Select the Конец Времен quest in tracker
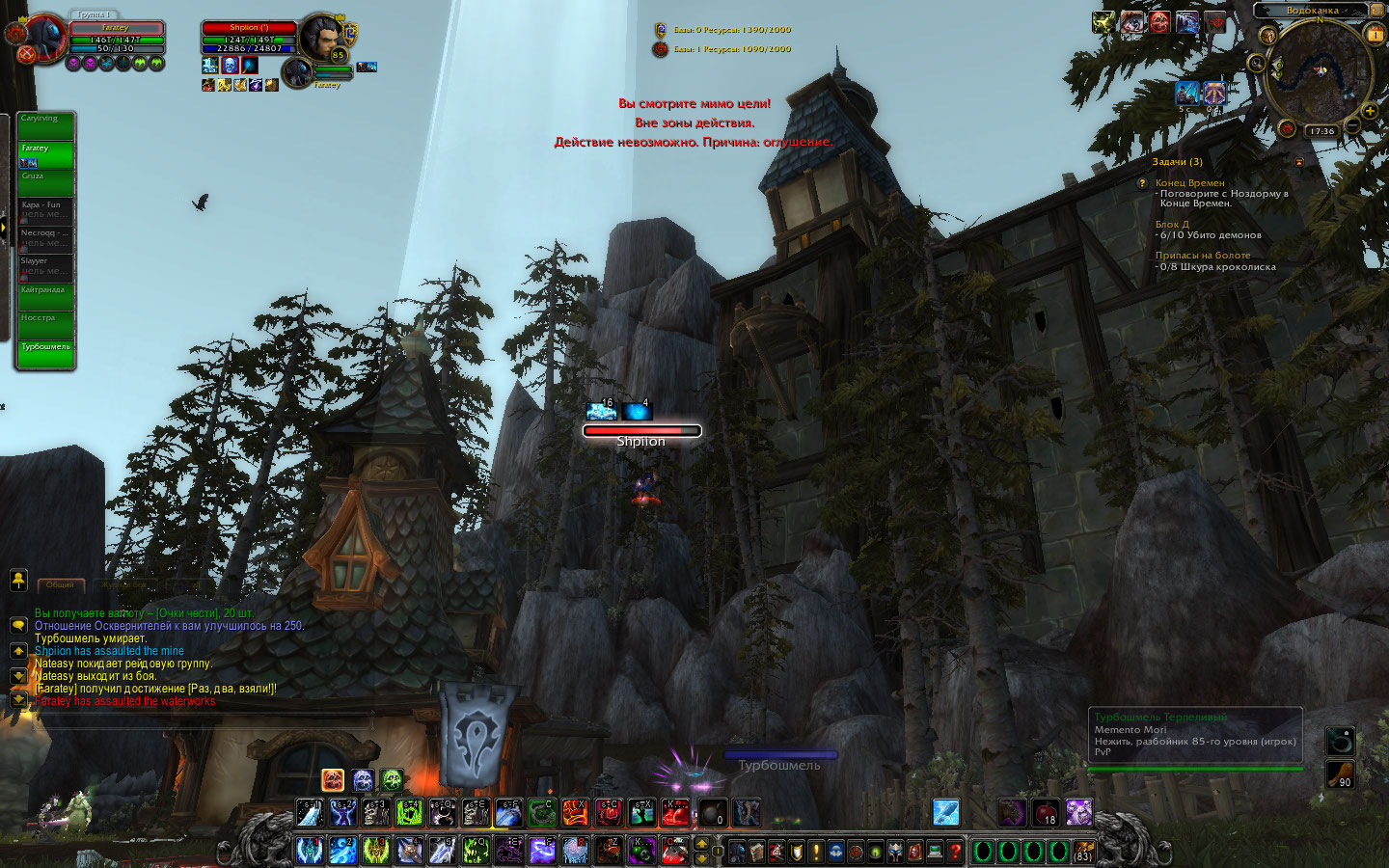Image resolution: width=1389 pixels, height=868 pixels. pyautogui.click(x=1189, y=183)
